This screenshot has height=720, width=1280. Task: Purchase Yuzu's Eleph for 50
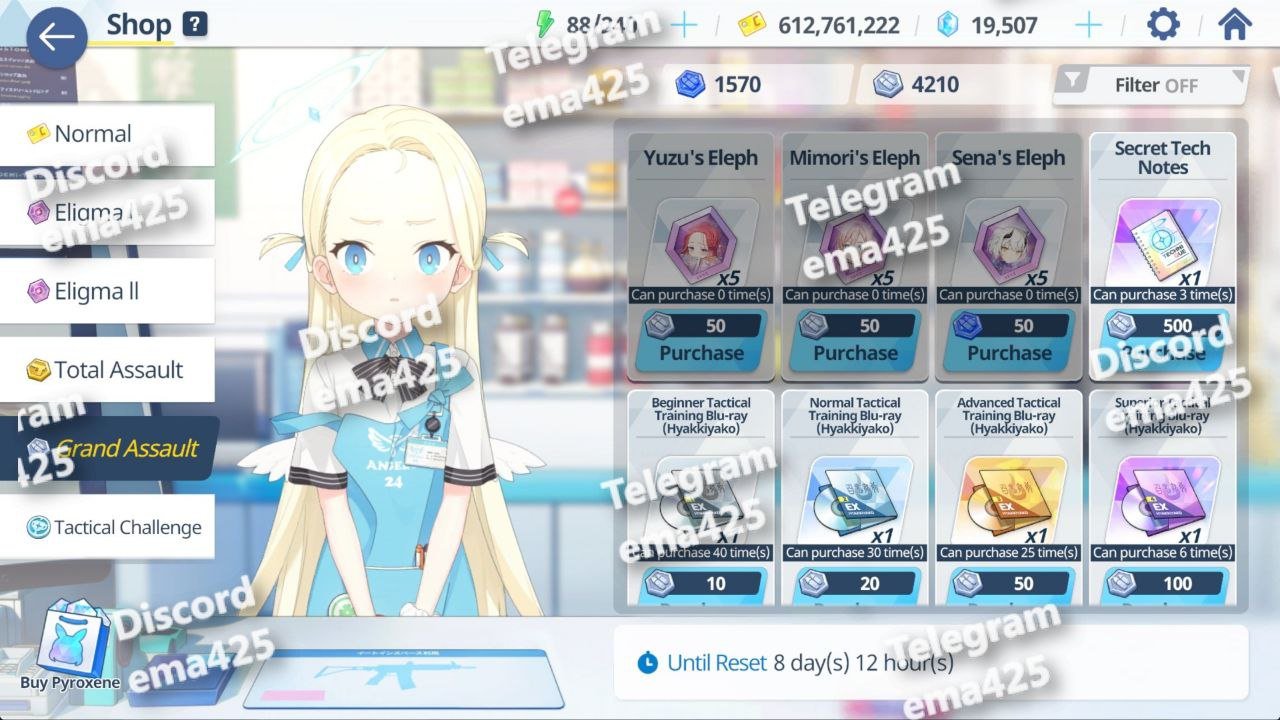pos(701,341)
